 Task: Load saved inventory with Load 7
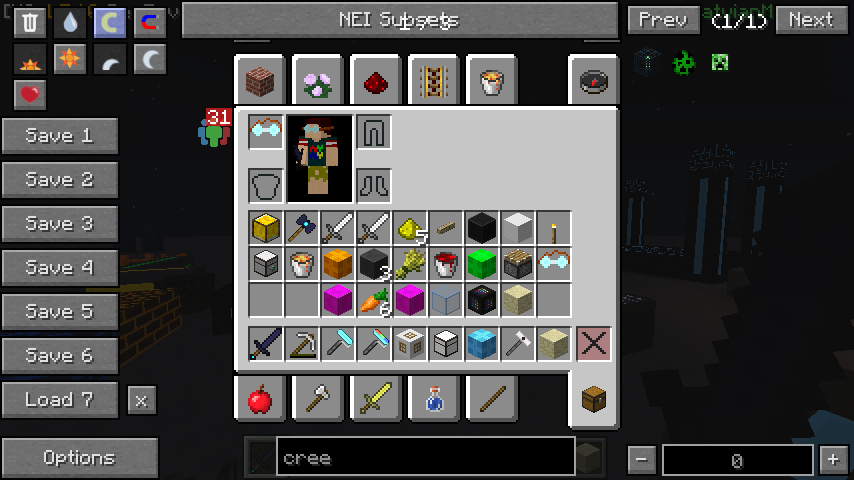tap(60, 400)
